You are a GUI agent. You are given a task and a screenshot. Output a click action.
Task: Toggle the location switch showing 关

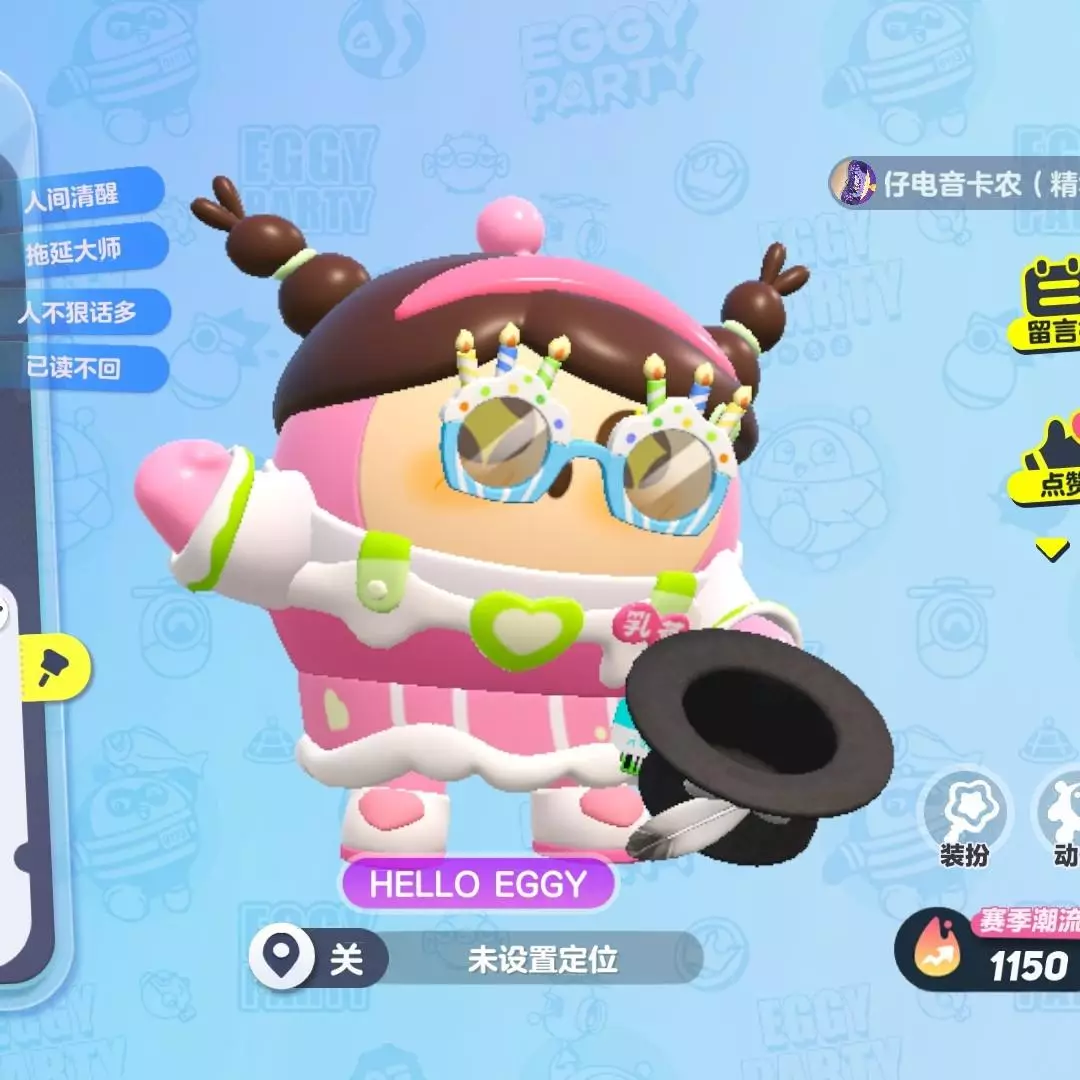(x=317, y=961)
